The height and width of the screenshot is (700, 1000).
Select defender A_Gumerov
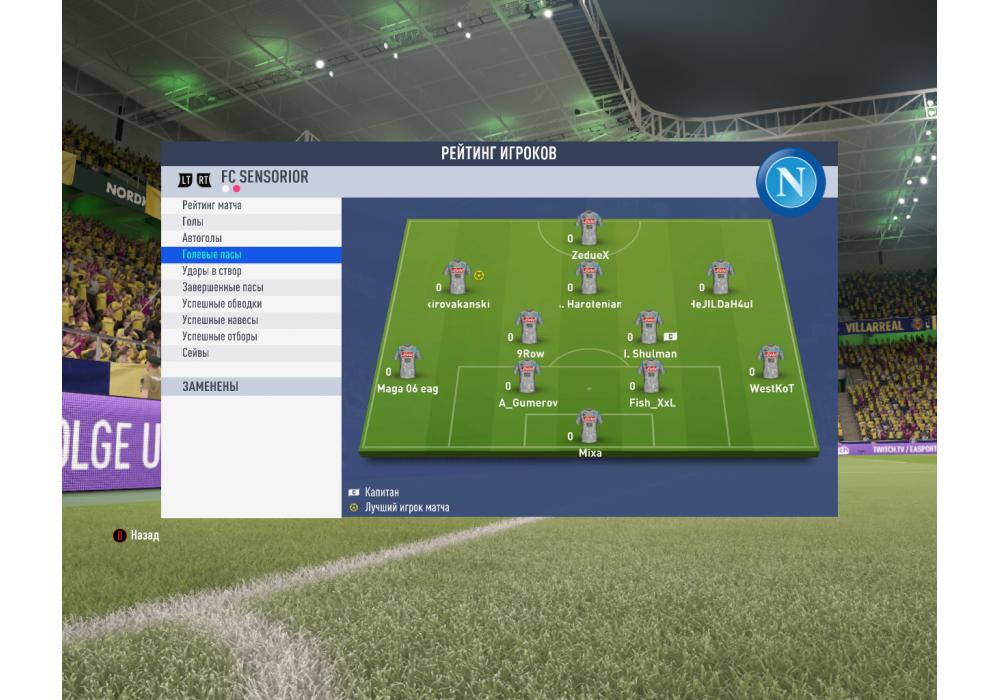pos(527,377)
